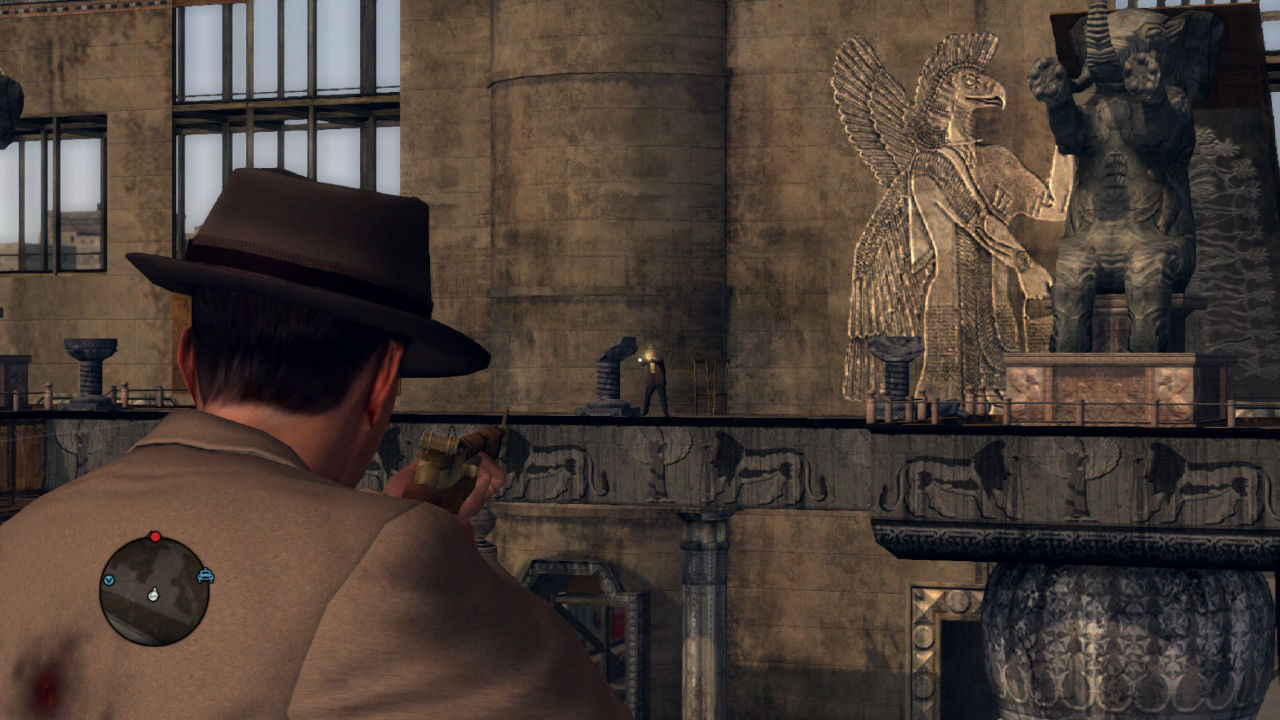
Task: Select the blue chevron marker on the minimap
Action: click(x=108, y=579)
